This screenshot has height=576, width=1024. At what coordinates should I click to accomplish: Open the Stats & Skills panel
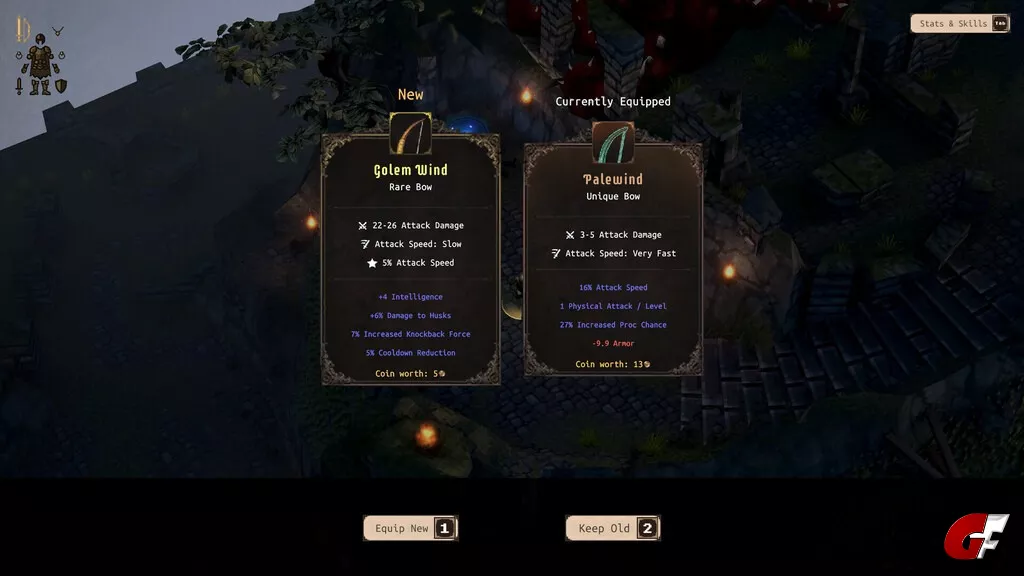point(959,24)
